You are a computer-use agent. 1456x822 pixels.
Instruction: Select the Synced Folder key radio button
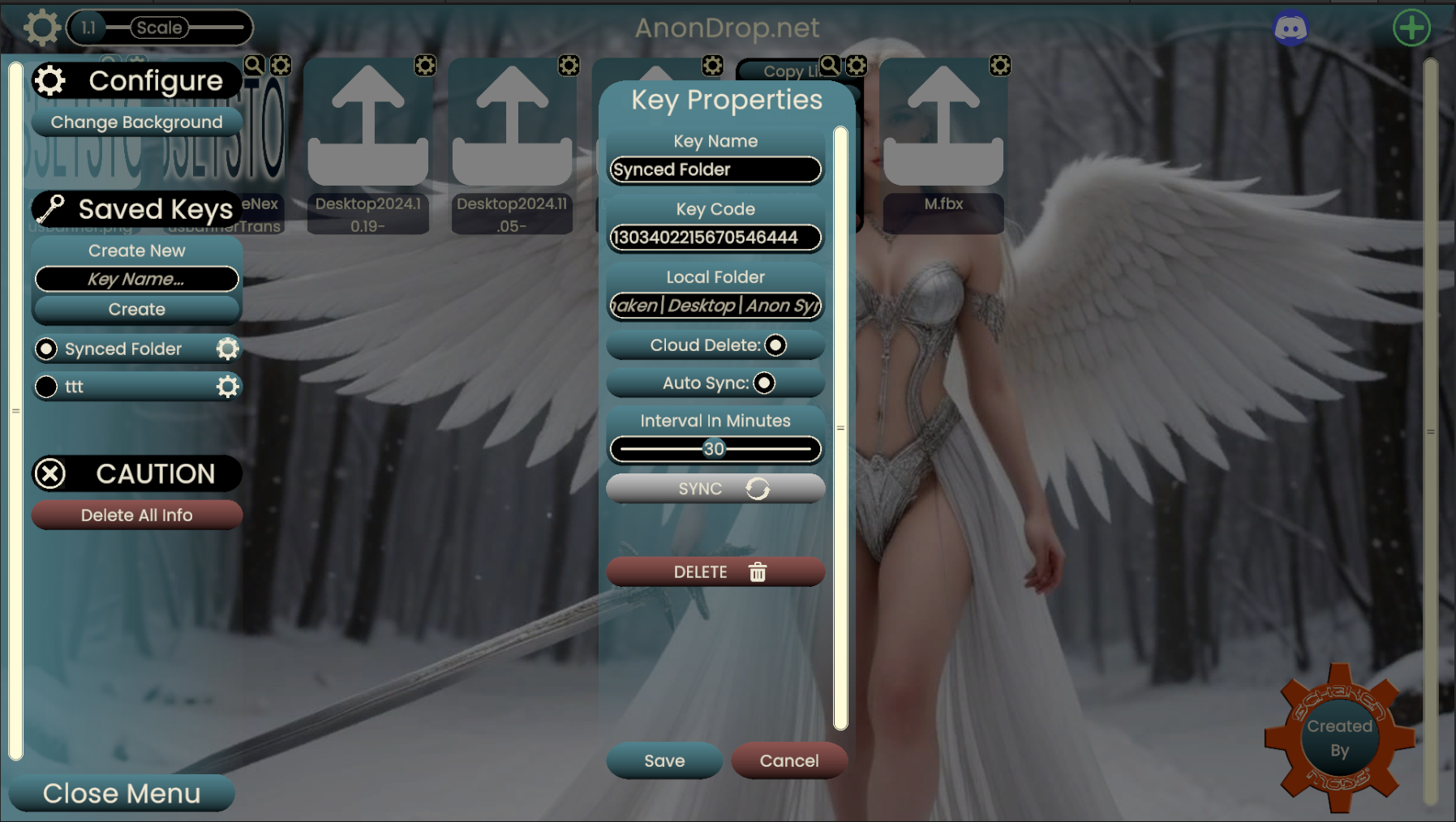pyautogui.click(x=46, y=349)
